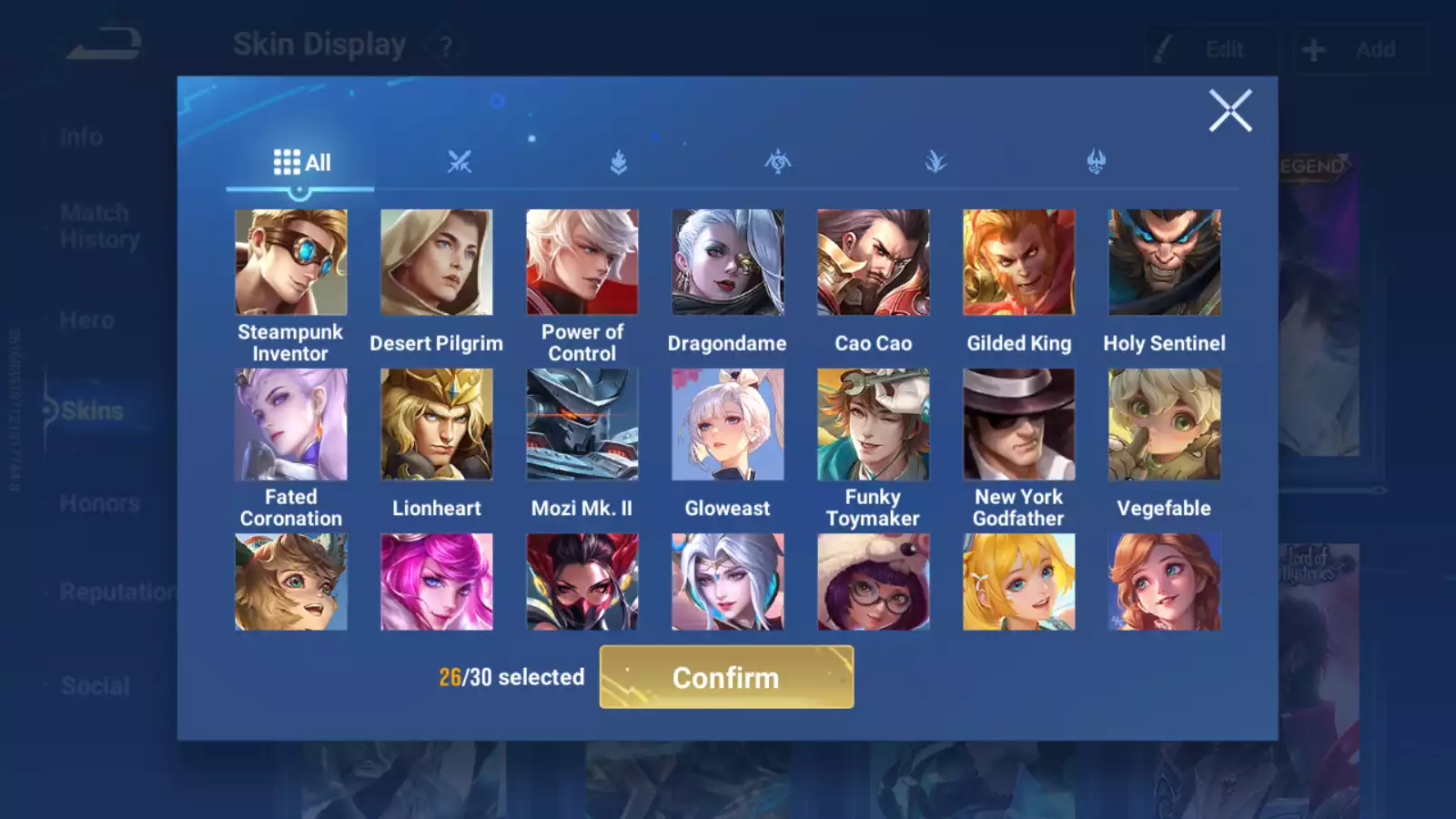Click the eye emblem mage class filter icon

[x=778, y=161]
